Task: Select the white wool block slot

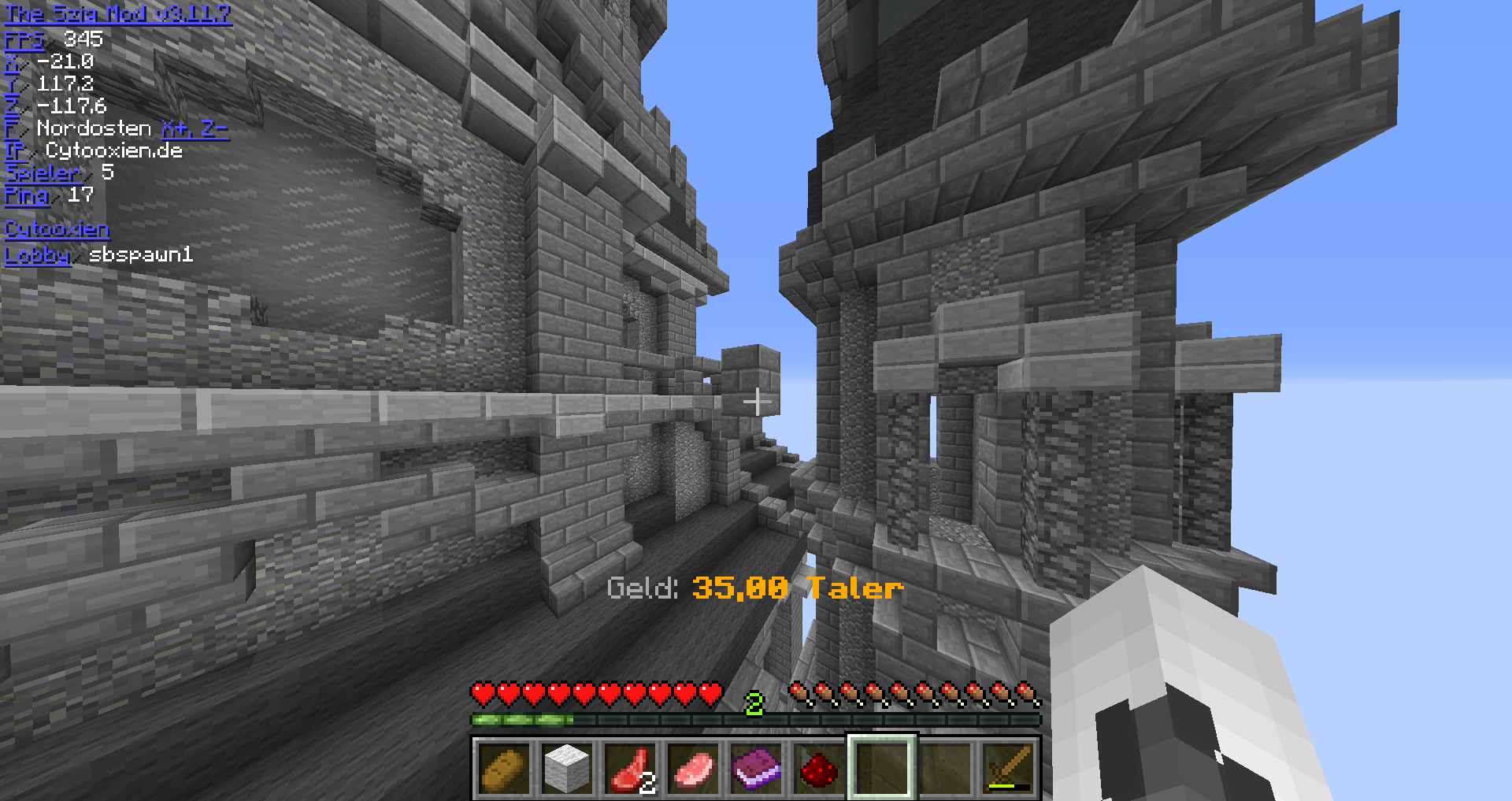Action: 567,768
